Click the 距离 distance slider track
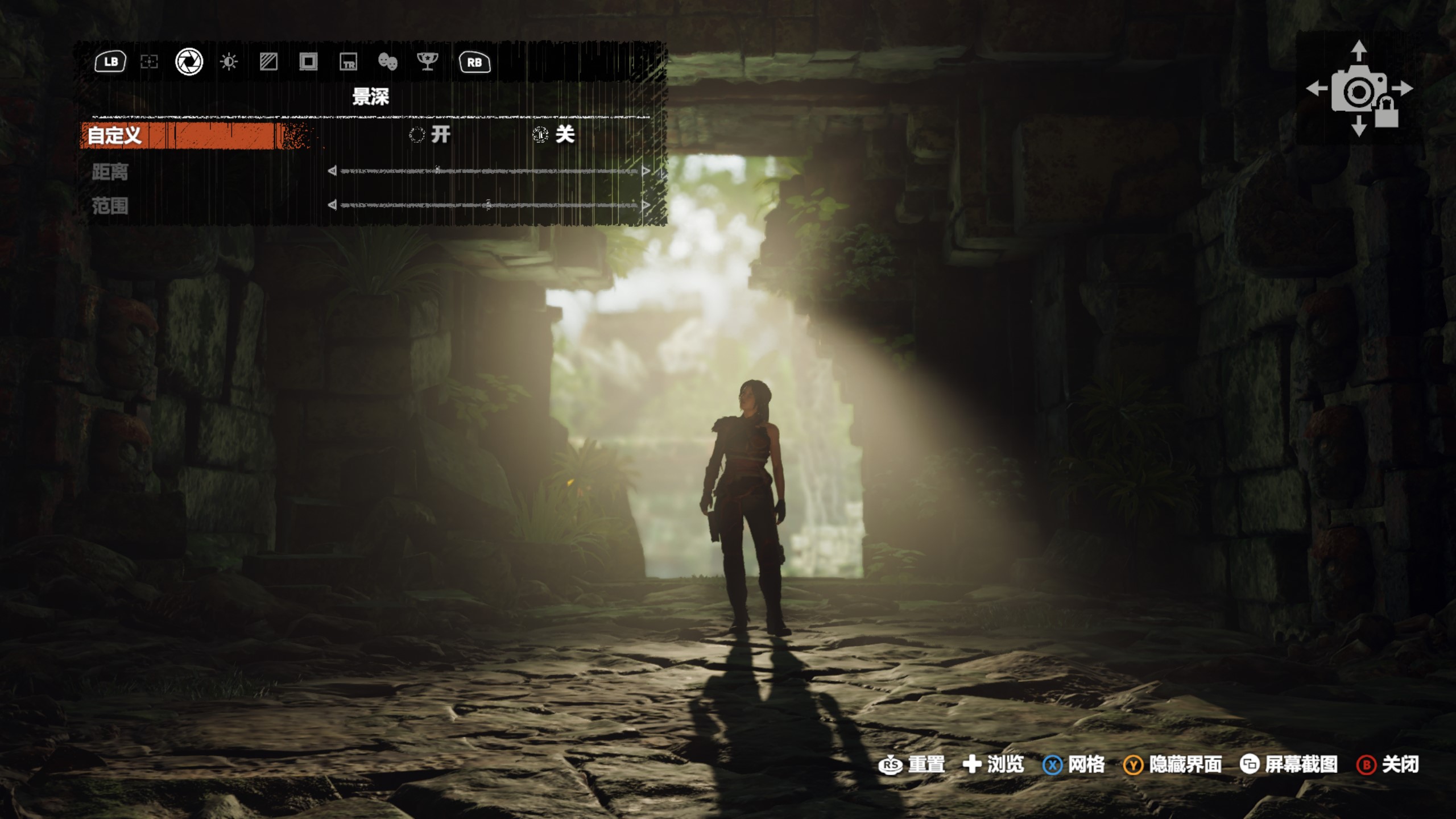1456x819 pixels. [489, 171]
